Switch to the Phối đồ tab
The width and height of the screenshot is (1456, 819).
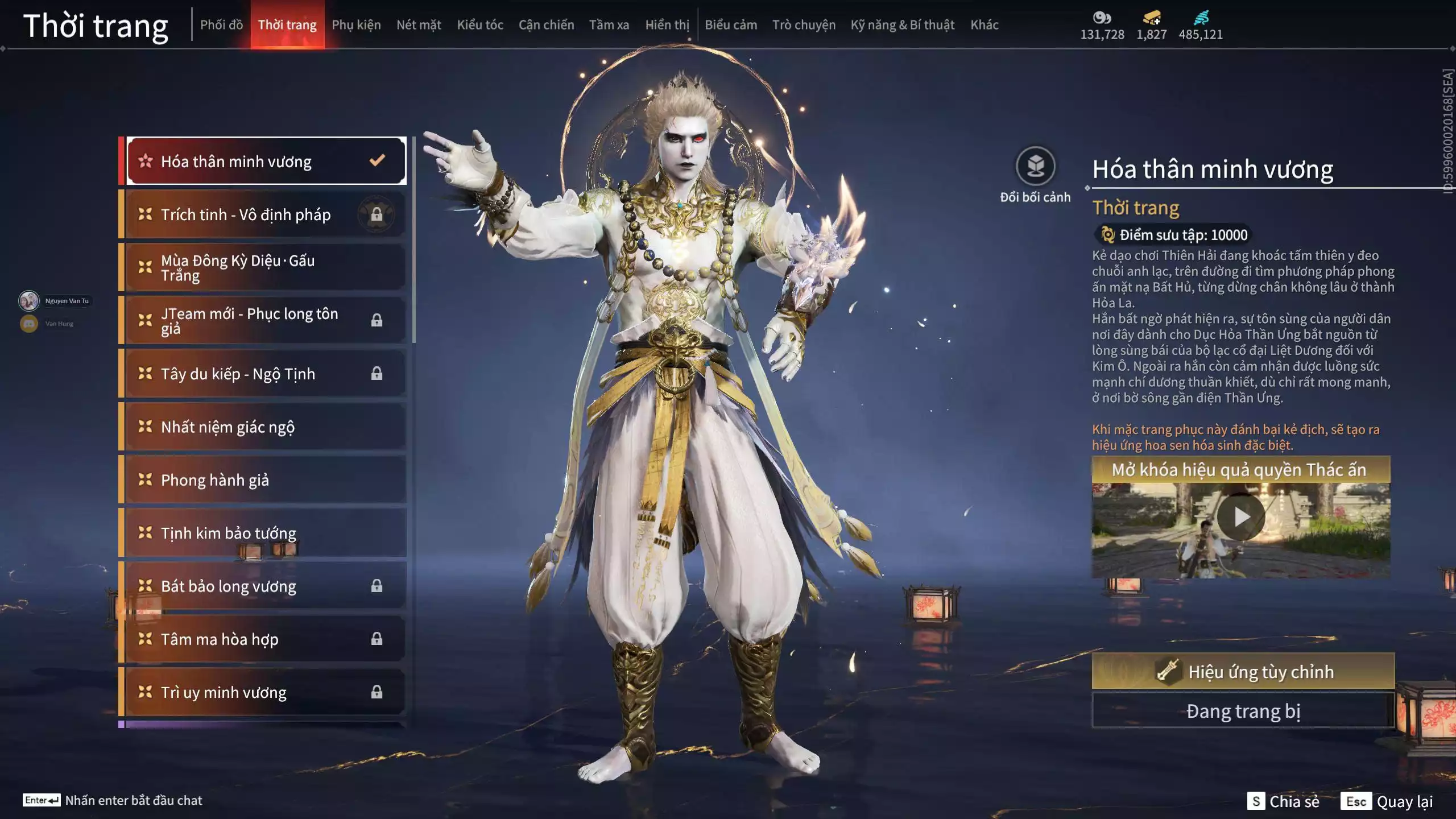tap(221, 25)
